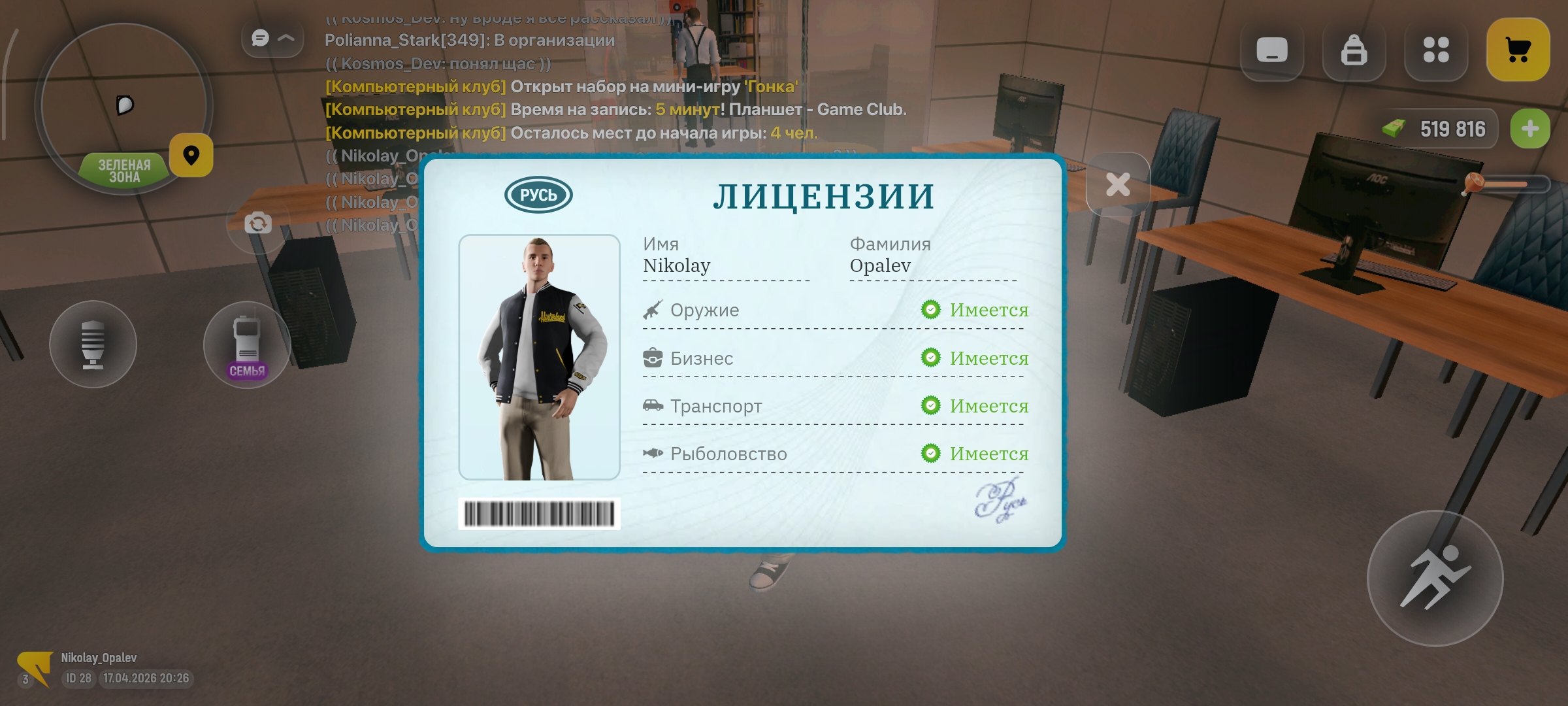
Task: Tap the СЕМЬЯ family walkie-talkie icon
Action: pos(247,343)
